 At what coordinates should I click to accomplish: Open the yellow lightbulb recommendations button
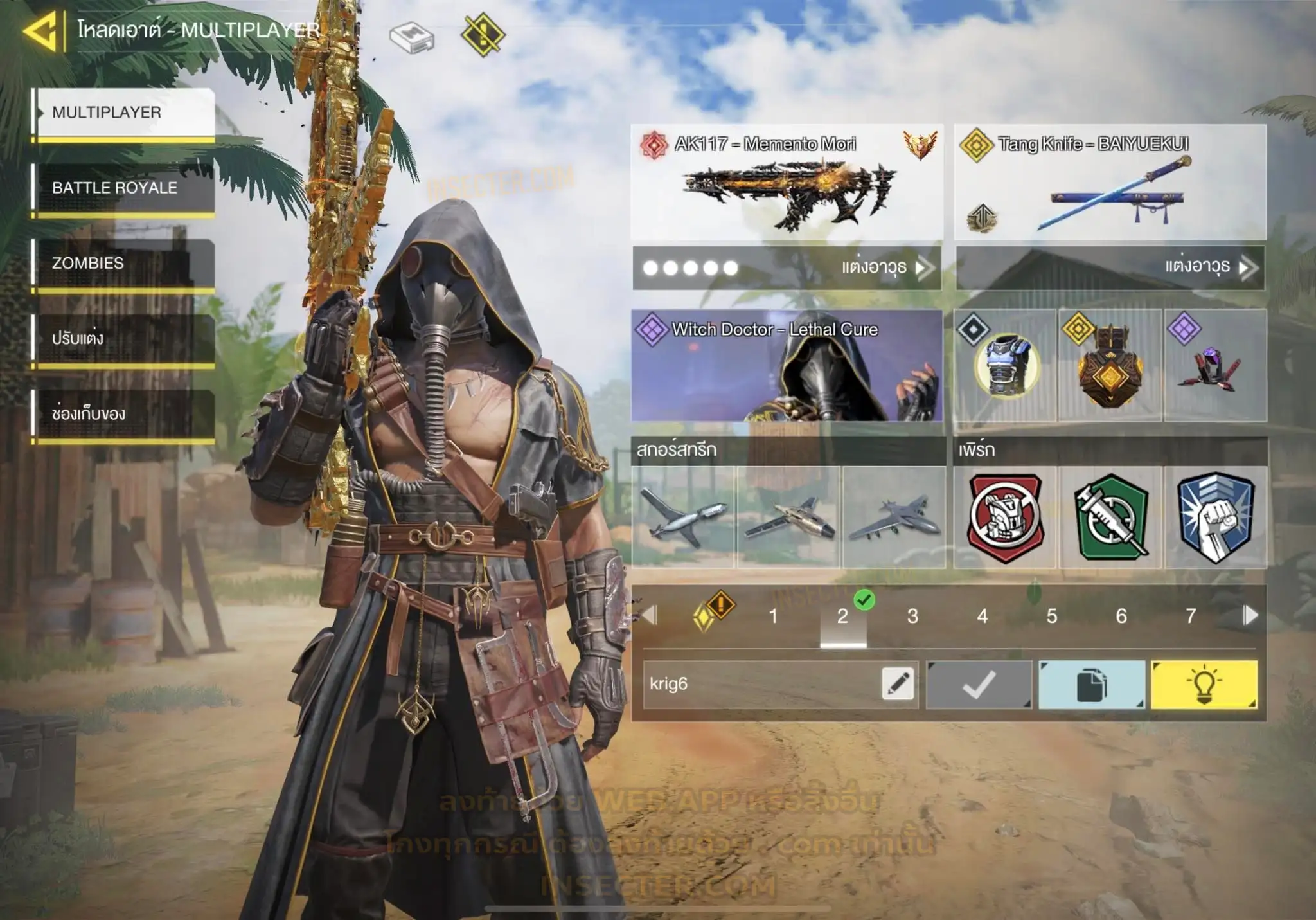[1204, 685]
